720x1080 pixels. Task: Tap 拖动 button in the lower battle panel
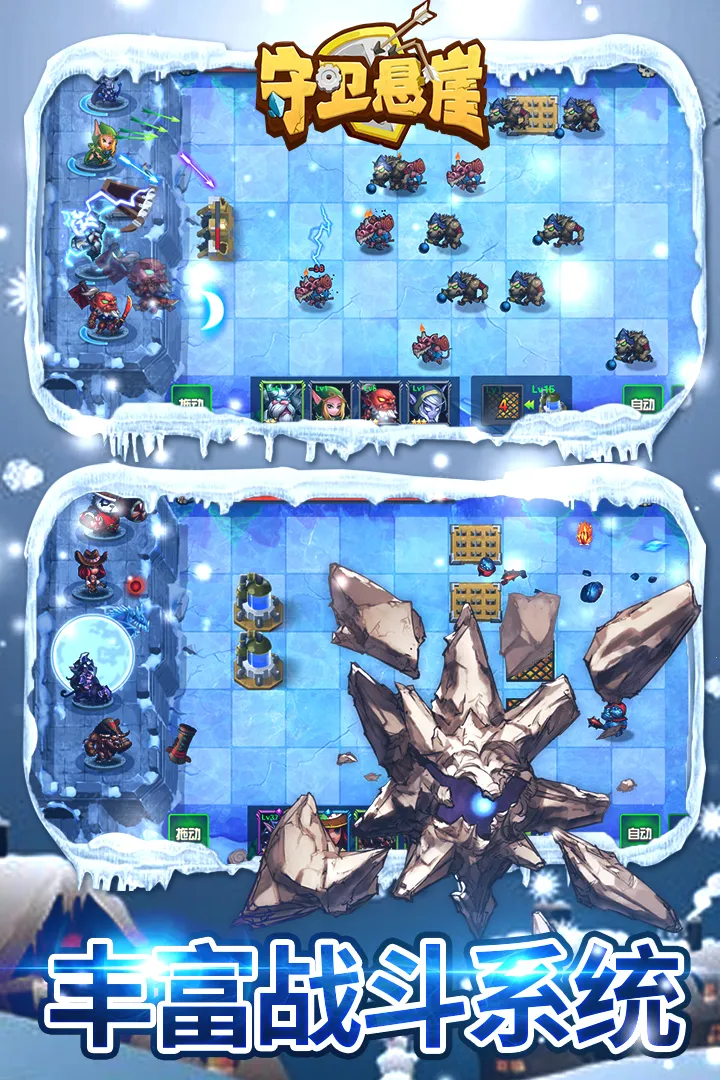tap(189, 832)
